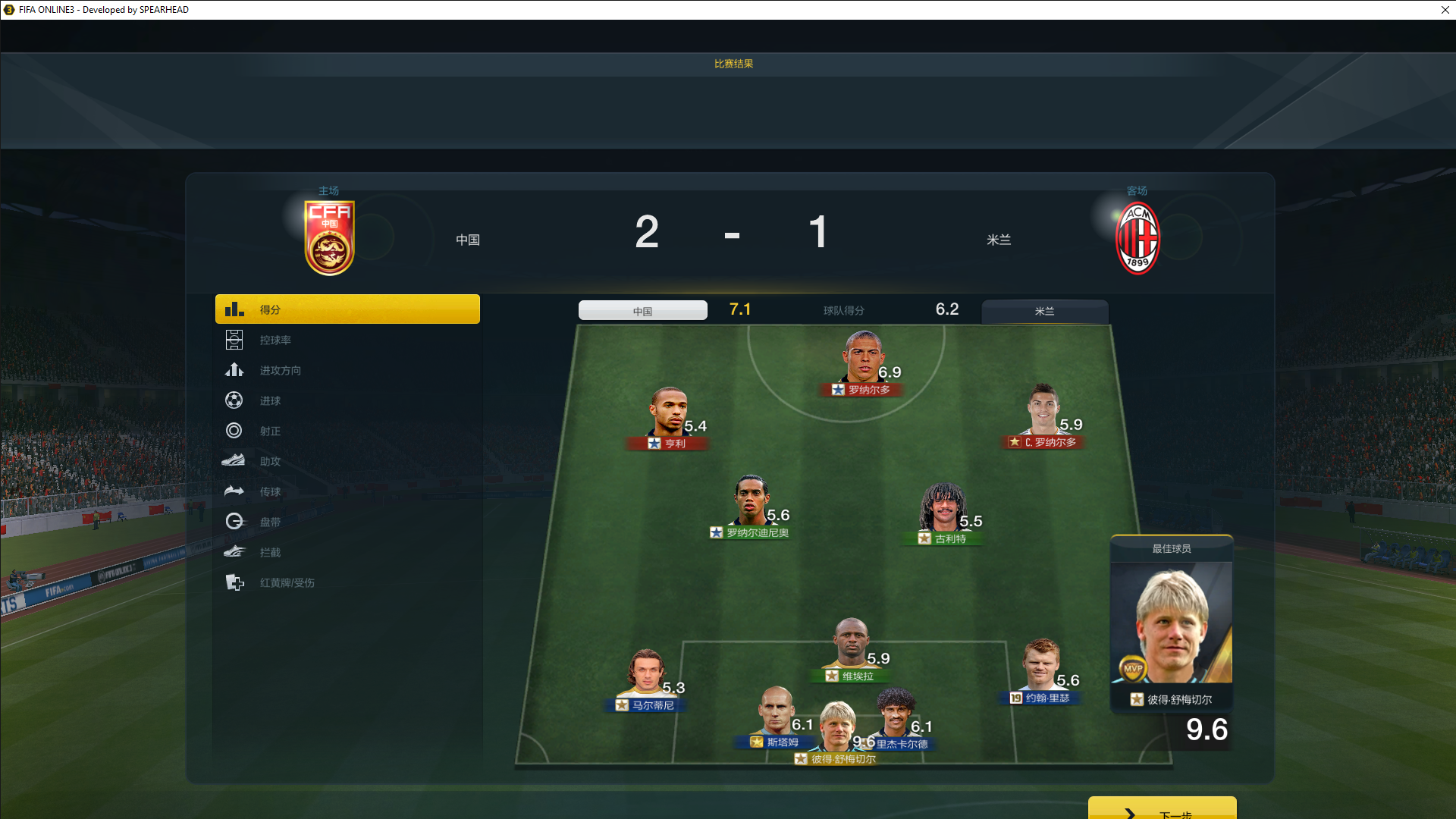View the 盘带 dribbling stats

(270, 522)
